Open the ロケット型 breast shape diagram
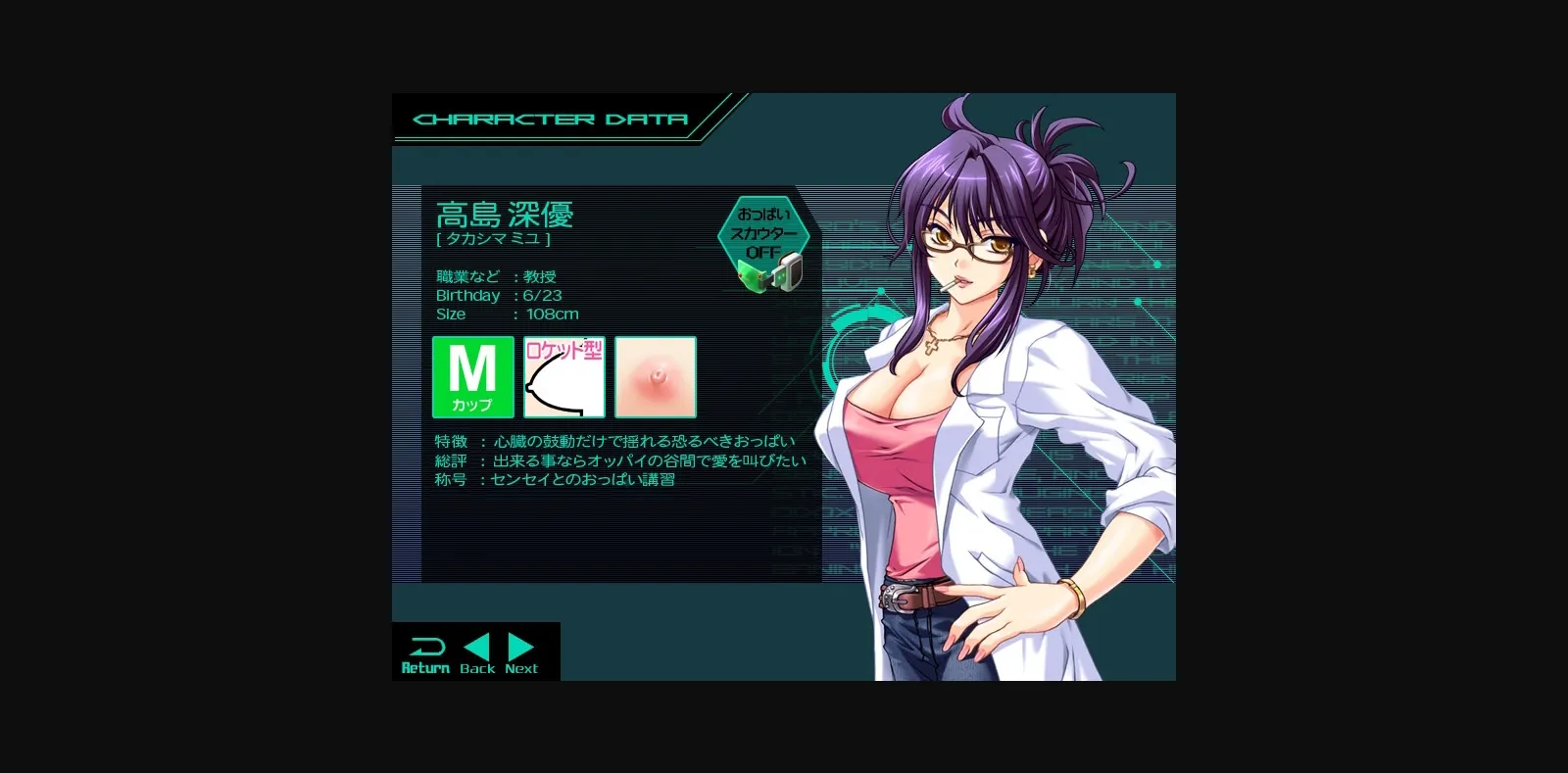 tap(563, 377)
